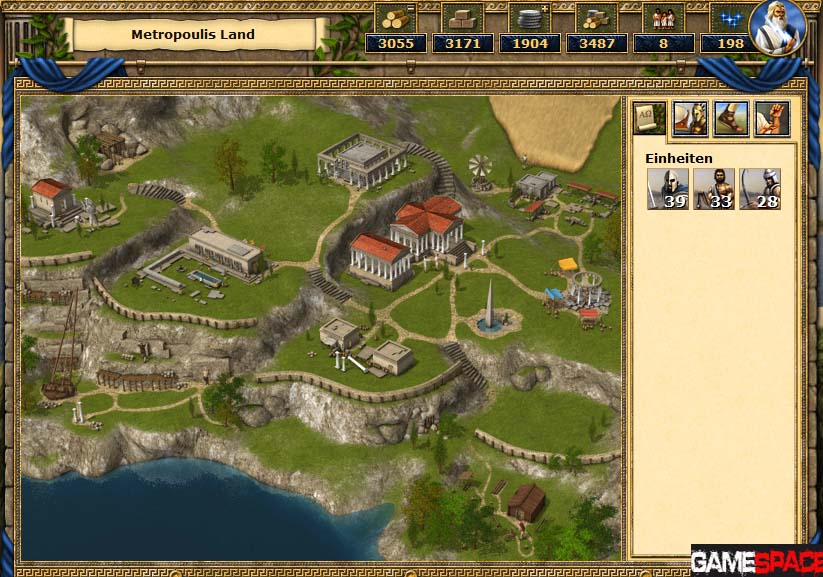Select the archer unit with 28 troops
The width and height of the screenshot is (823, 577).
[759, 188]
